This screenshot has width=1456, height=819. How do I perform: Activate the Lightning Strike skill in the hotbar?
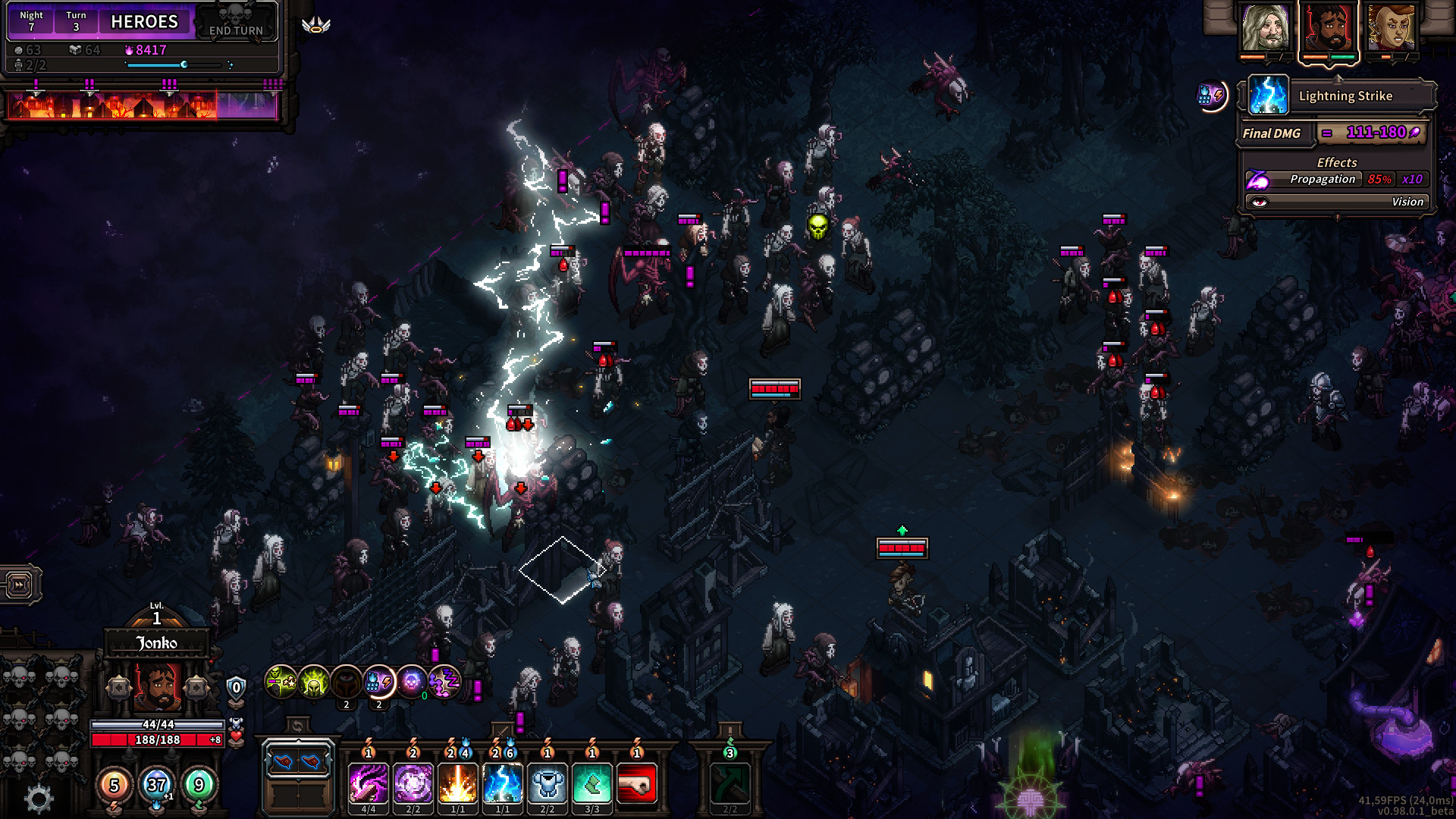[x=502, y=783]
